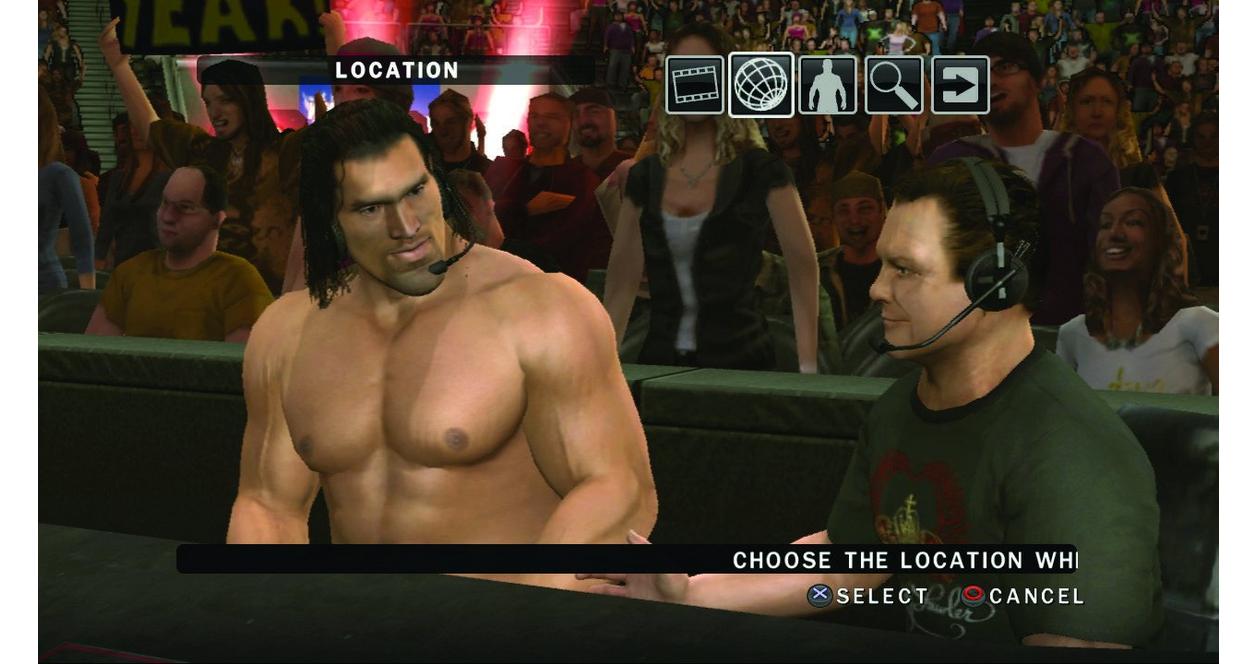Open the wrestler silhouette character icon
Screen dimensions: 1256x664
point(827,85)
